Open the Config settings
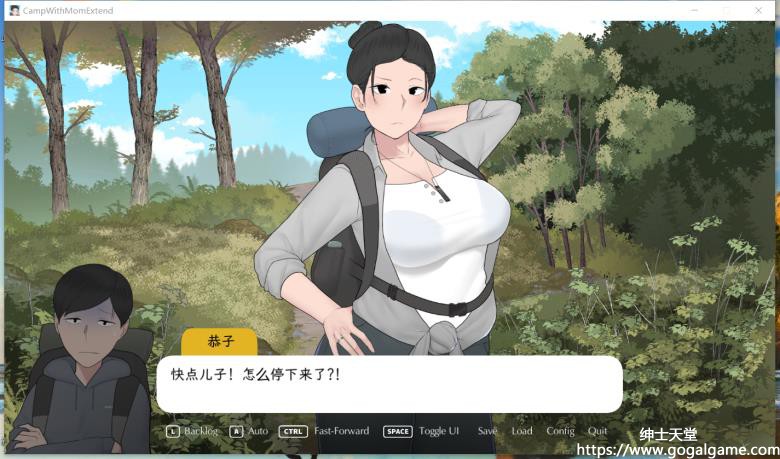Screen dimensions: 780x459 [560, 431]
